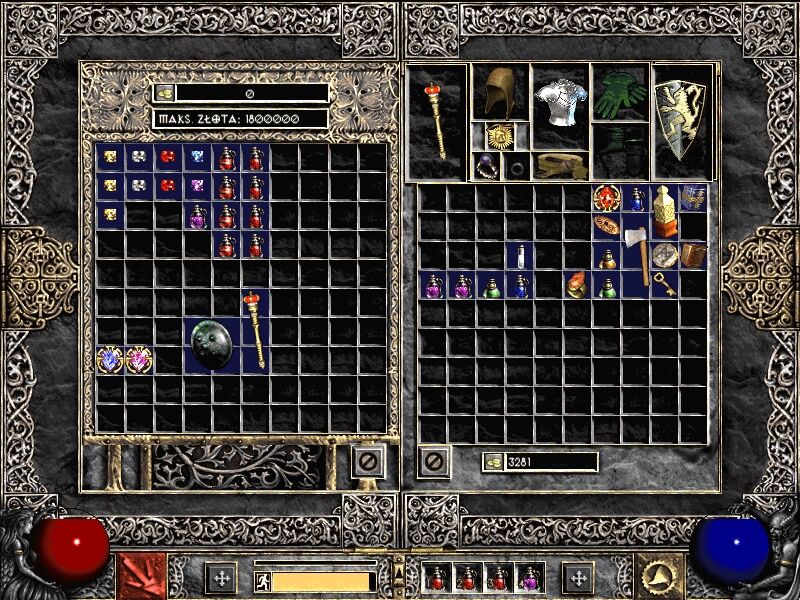Image resolution: width=800 pixels, height=600 pixels.
Task: Select the equipped silver breastplate armor
Action: point(559,105)
